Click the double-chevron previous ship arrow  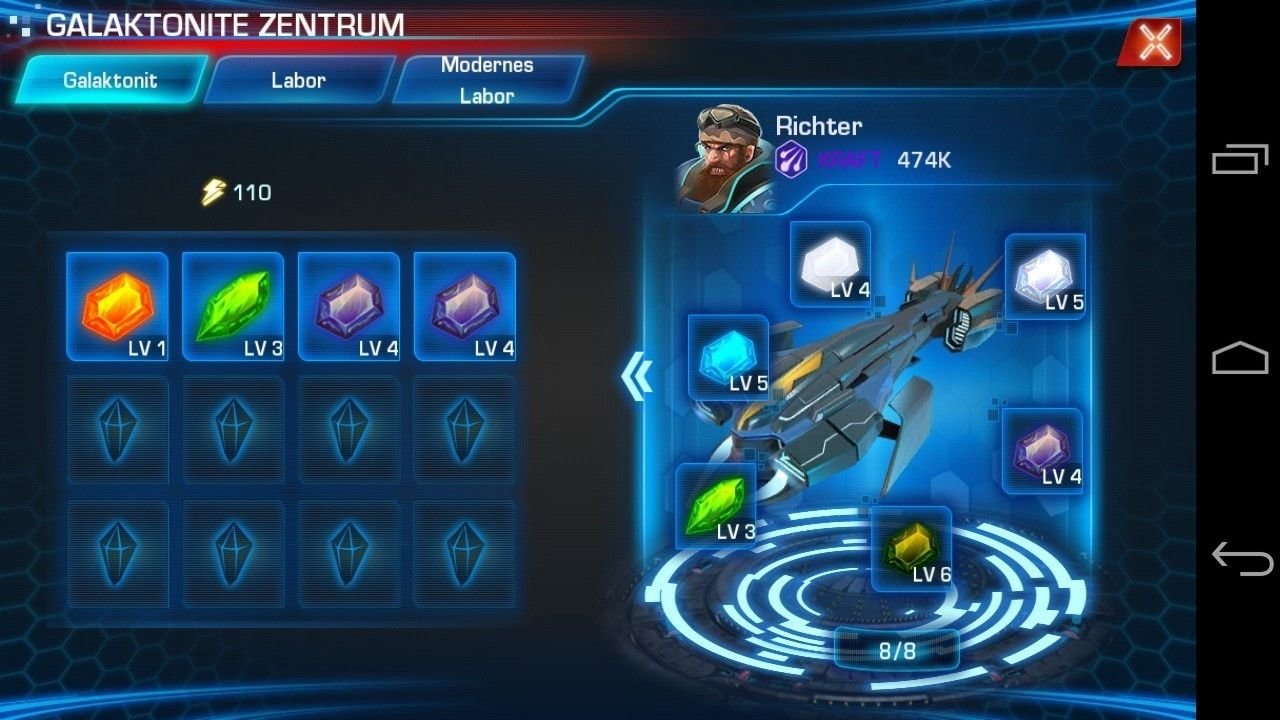click(636, 377)
